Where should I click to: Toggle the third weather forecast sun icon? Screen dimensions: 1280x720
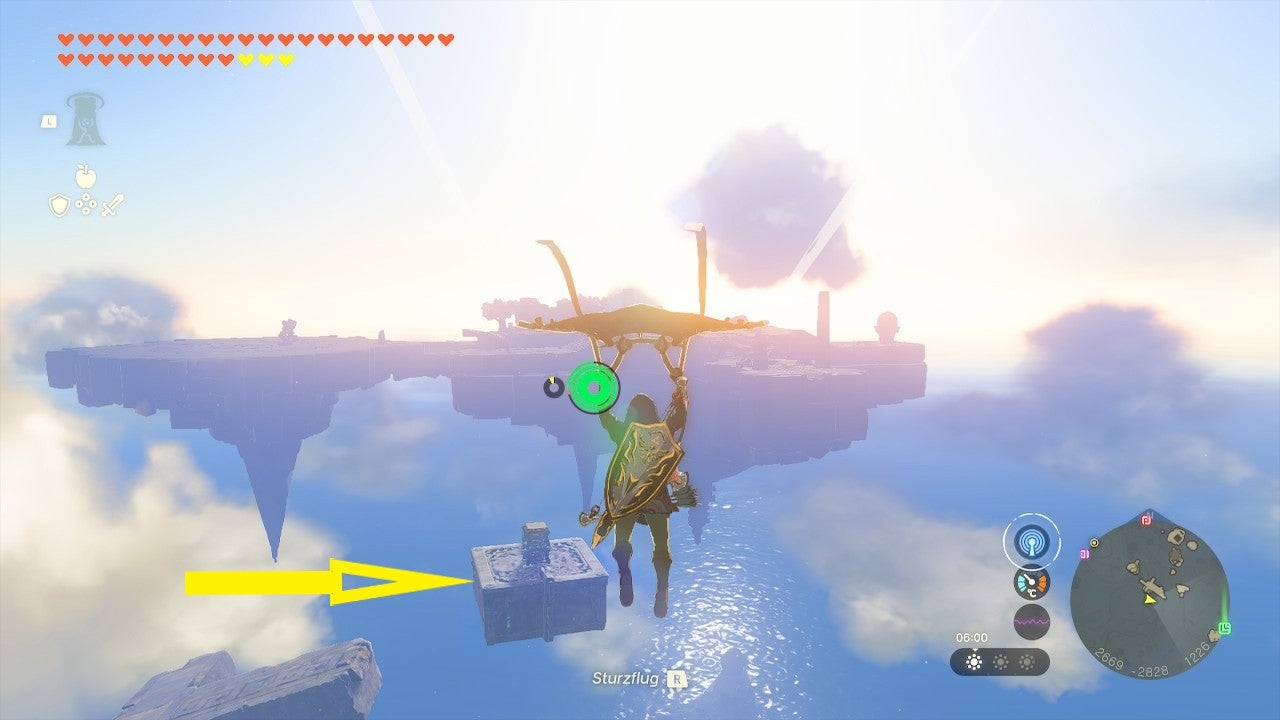[x=1027, y=662]
